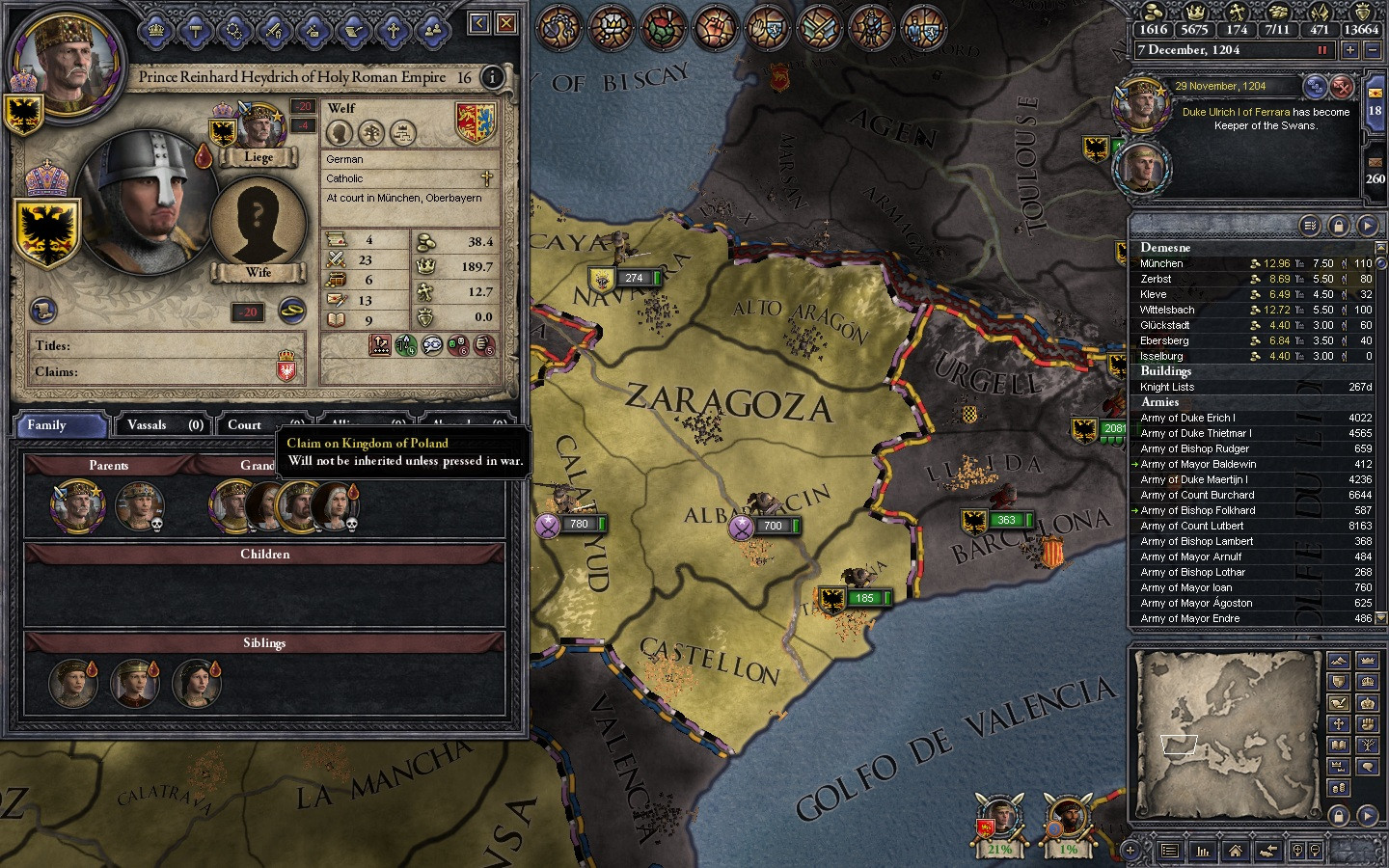
Task: Go back using the left arrow button
Action: click(x=479, y=23)
